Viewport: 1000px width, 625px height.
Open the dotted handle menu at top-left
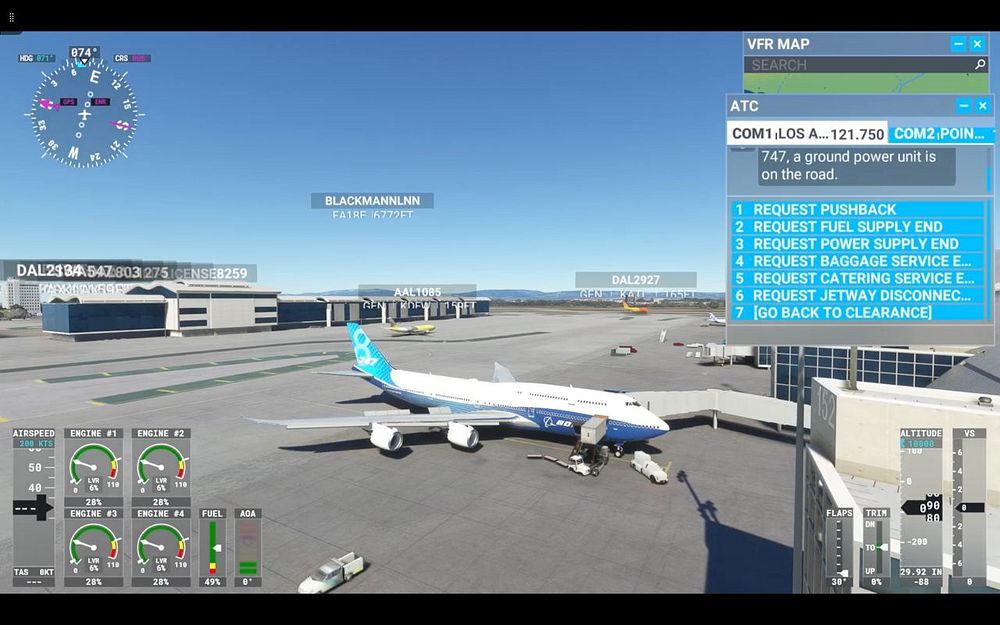click(x=11, y=17)
